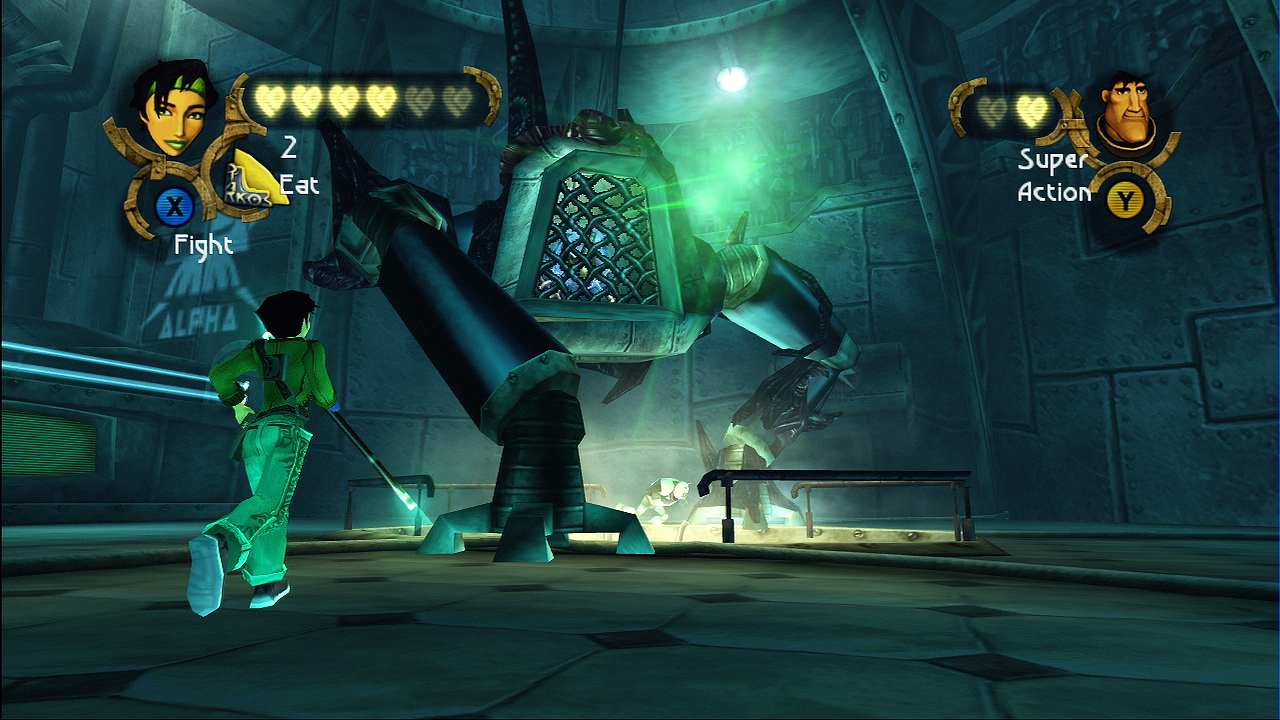The height and width of the screenshot is (720, 1280).
Task: Click the first heart in Jade's health meter
Action: coord(268,100)
